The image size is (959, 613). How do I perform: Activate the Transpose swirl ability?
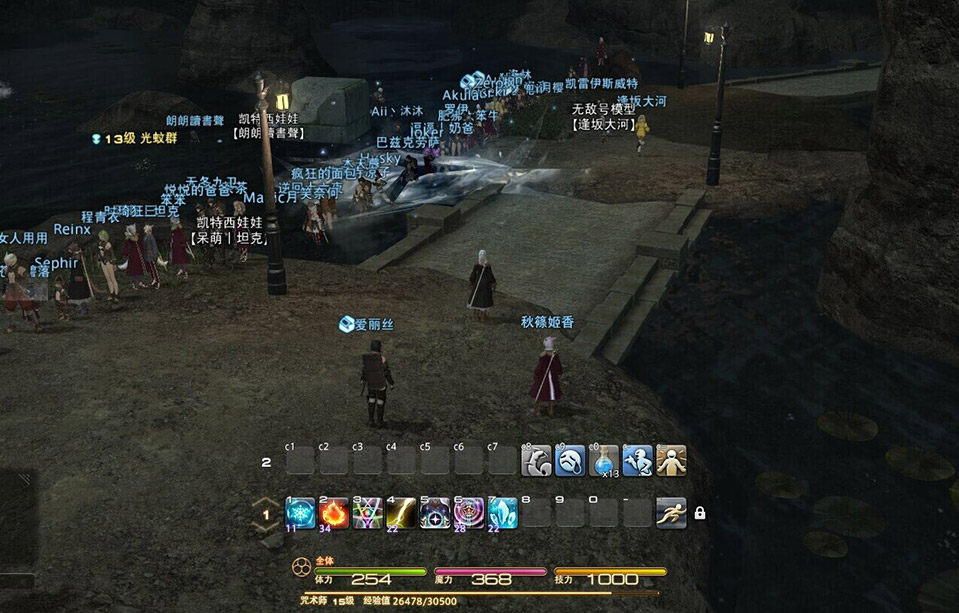(368, 513)
